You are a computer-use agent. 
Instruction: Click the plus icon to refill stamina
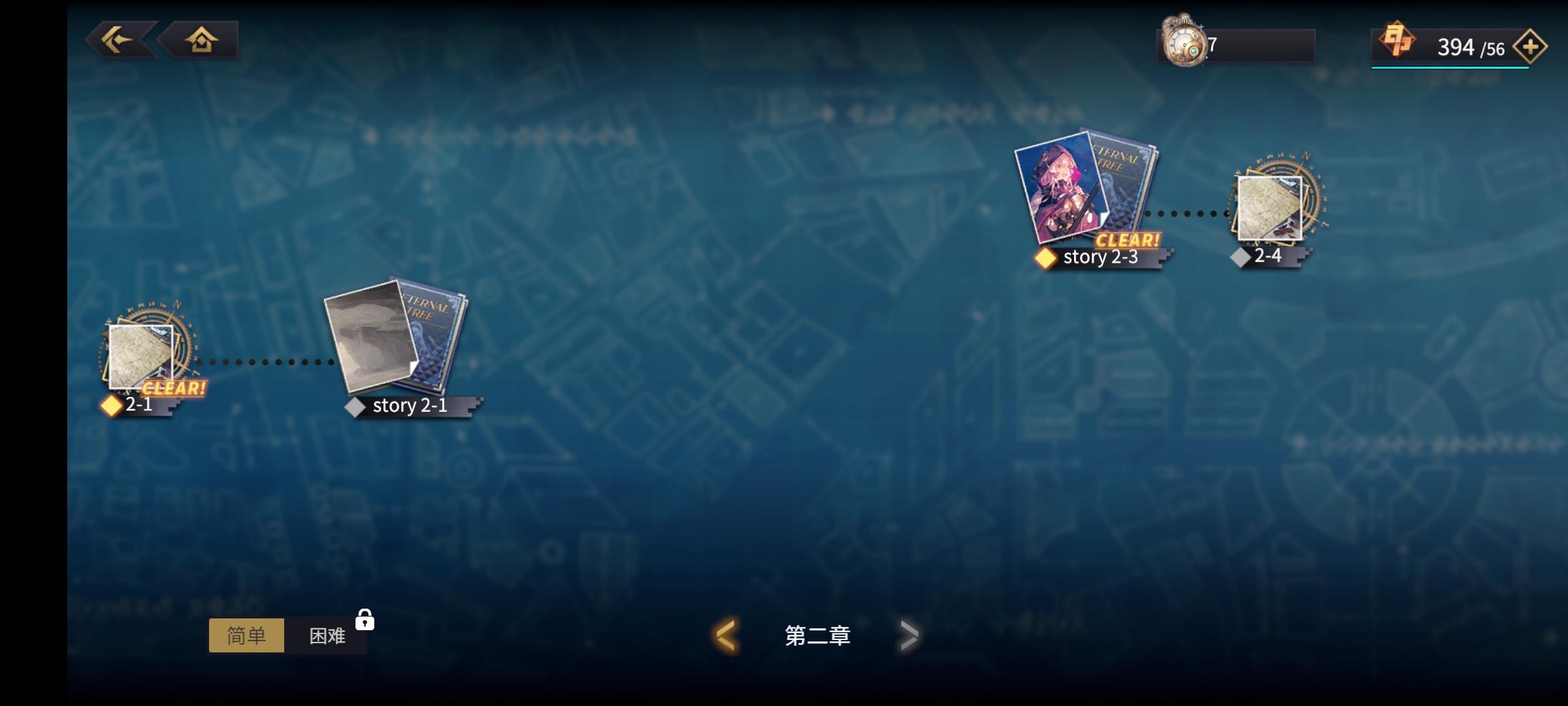pos(1533,46)
